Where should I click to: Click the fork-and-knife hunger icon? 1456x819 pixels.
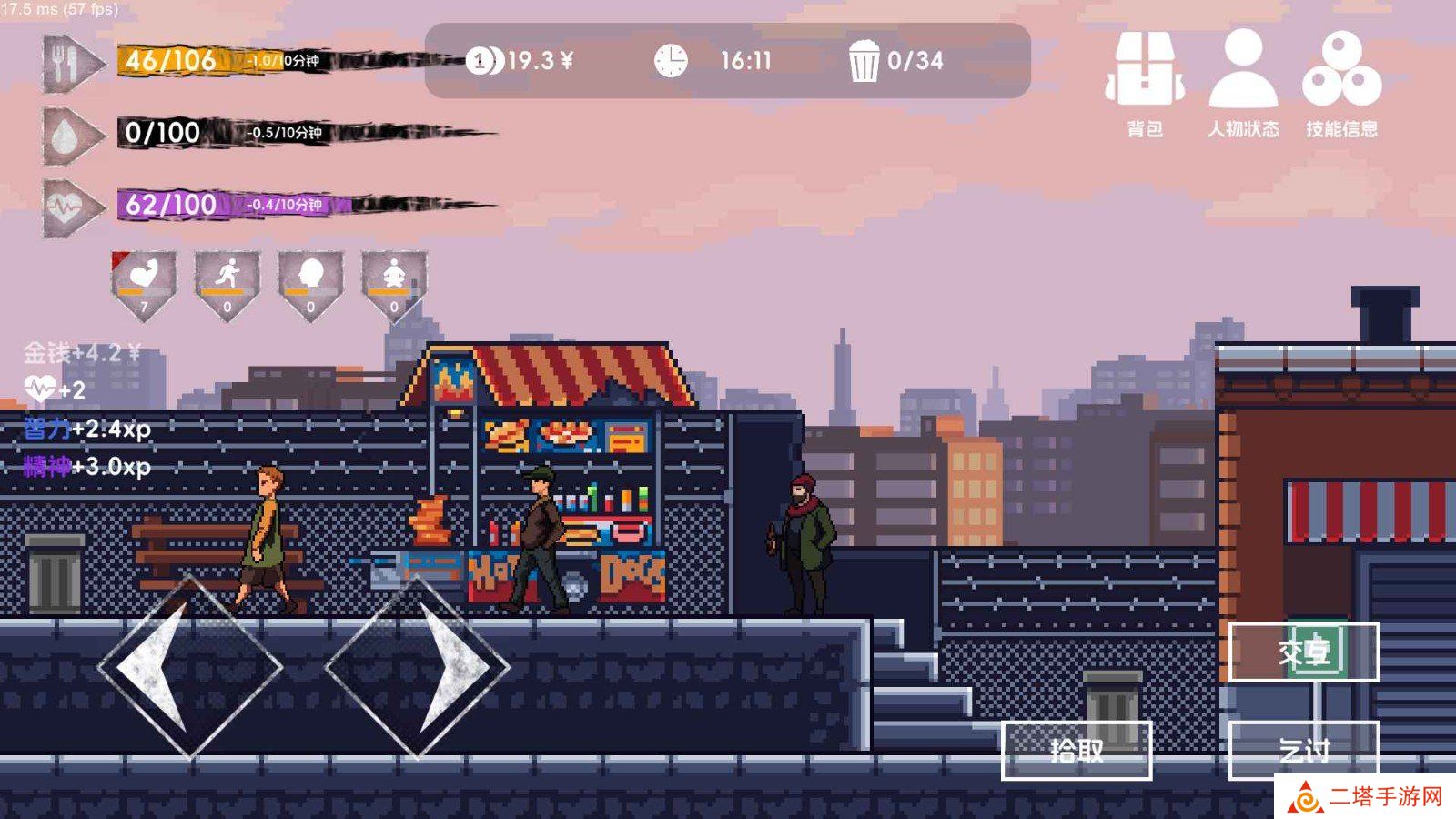(70, 63)
